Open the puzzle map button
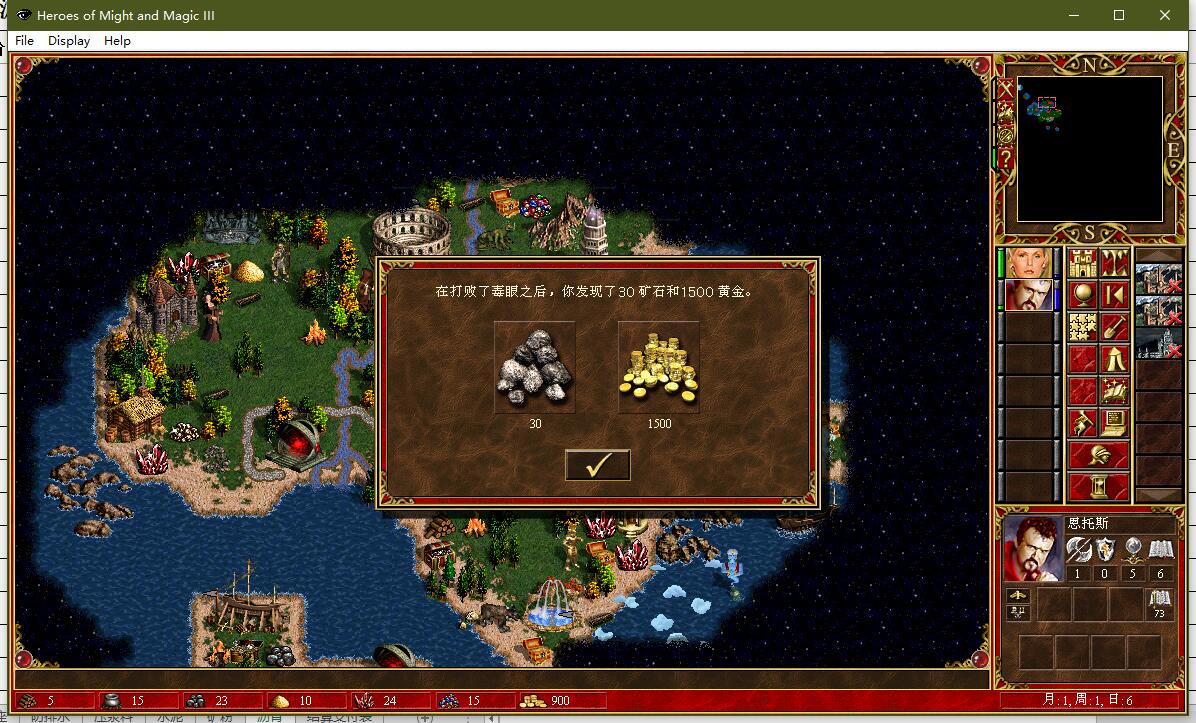Screen dimensions: 1196x723 point(1083,327)
